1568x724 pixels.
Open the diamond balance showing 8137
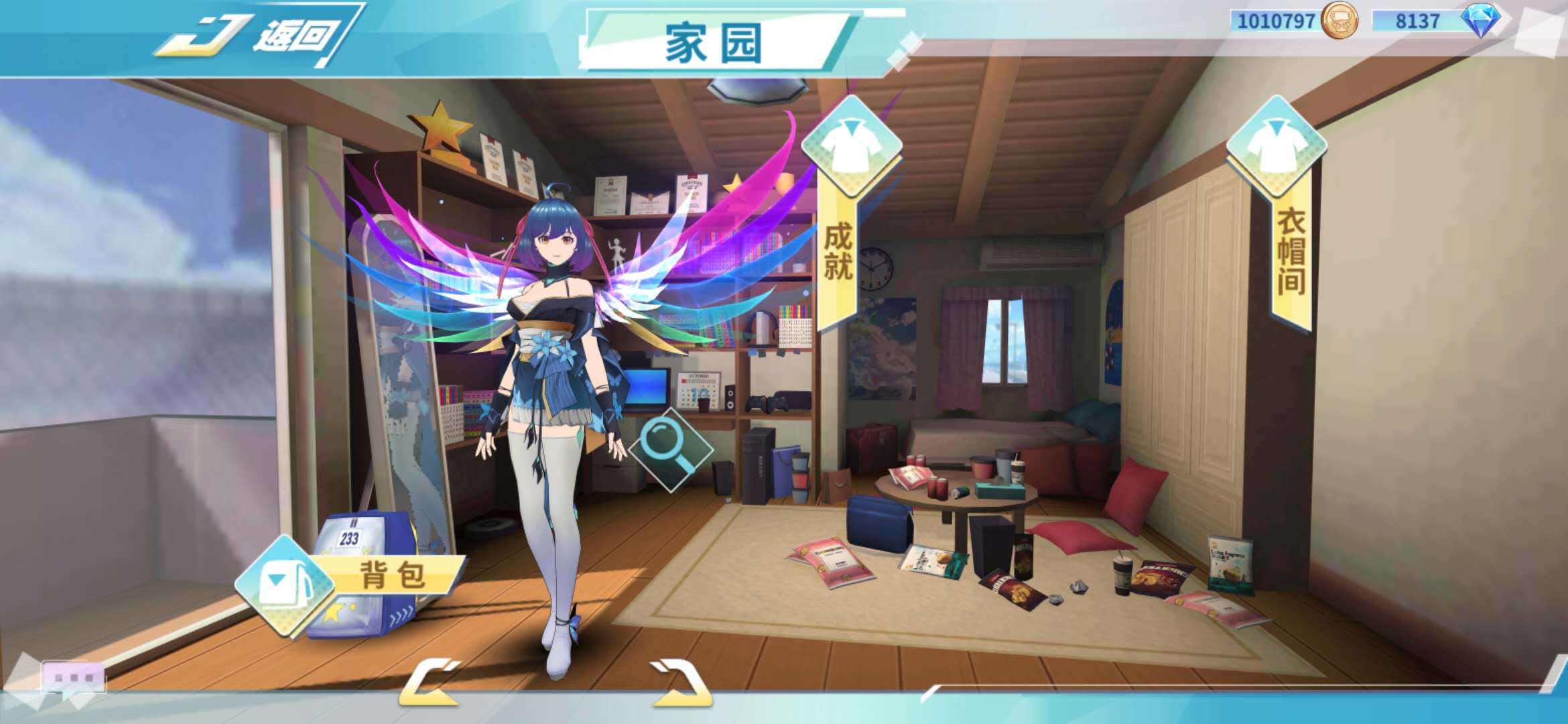[x=1419, y=21]
